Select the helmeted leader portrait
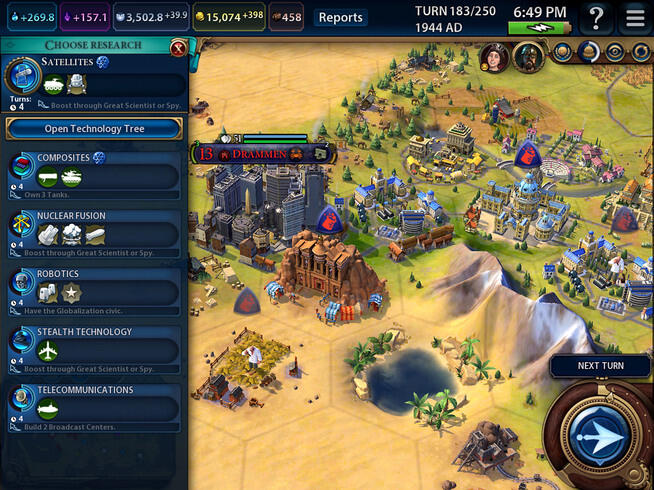 527,57
